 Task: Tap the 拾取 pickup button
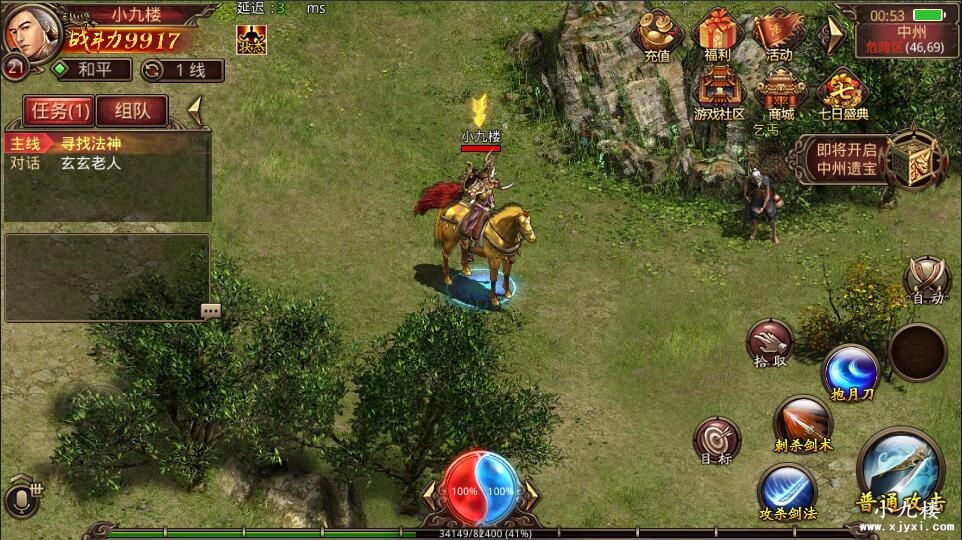pyautogui.click(x=770, y=344)
